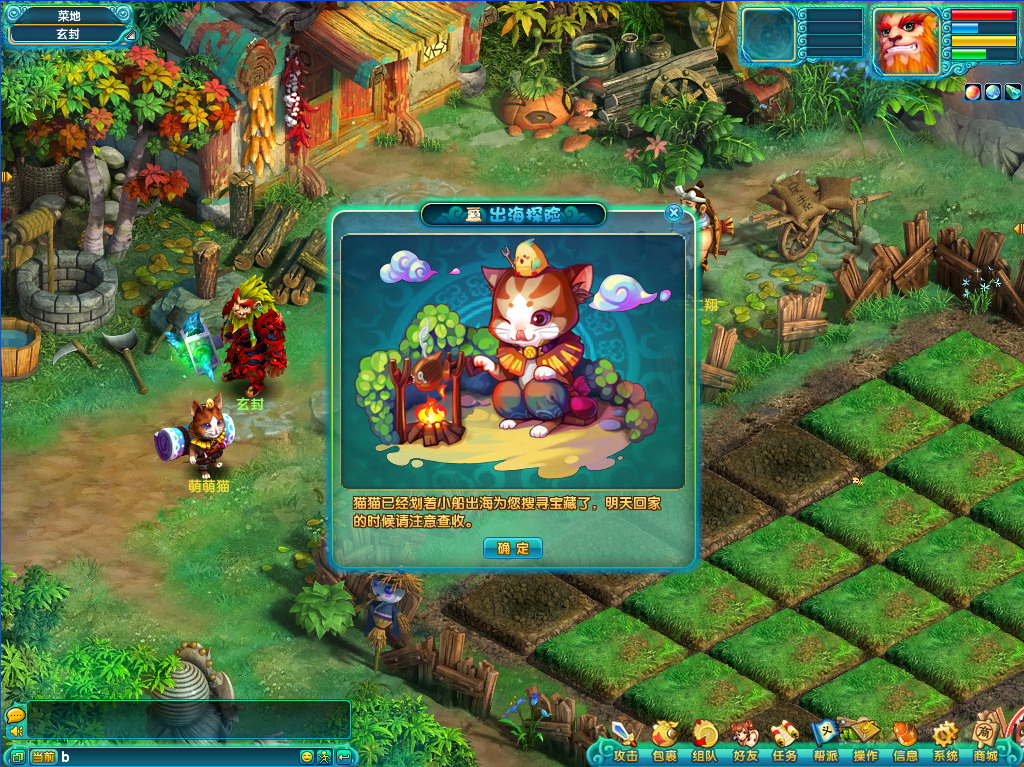Open the 帮派 guild panel
The width and height of the screenshot is (1024, 767).
tap(825, 740)
